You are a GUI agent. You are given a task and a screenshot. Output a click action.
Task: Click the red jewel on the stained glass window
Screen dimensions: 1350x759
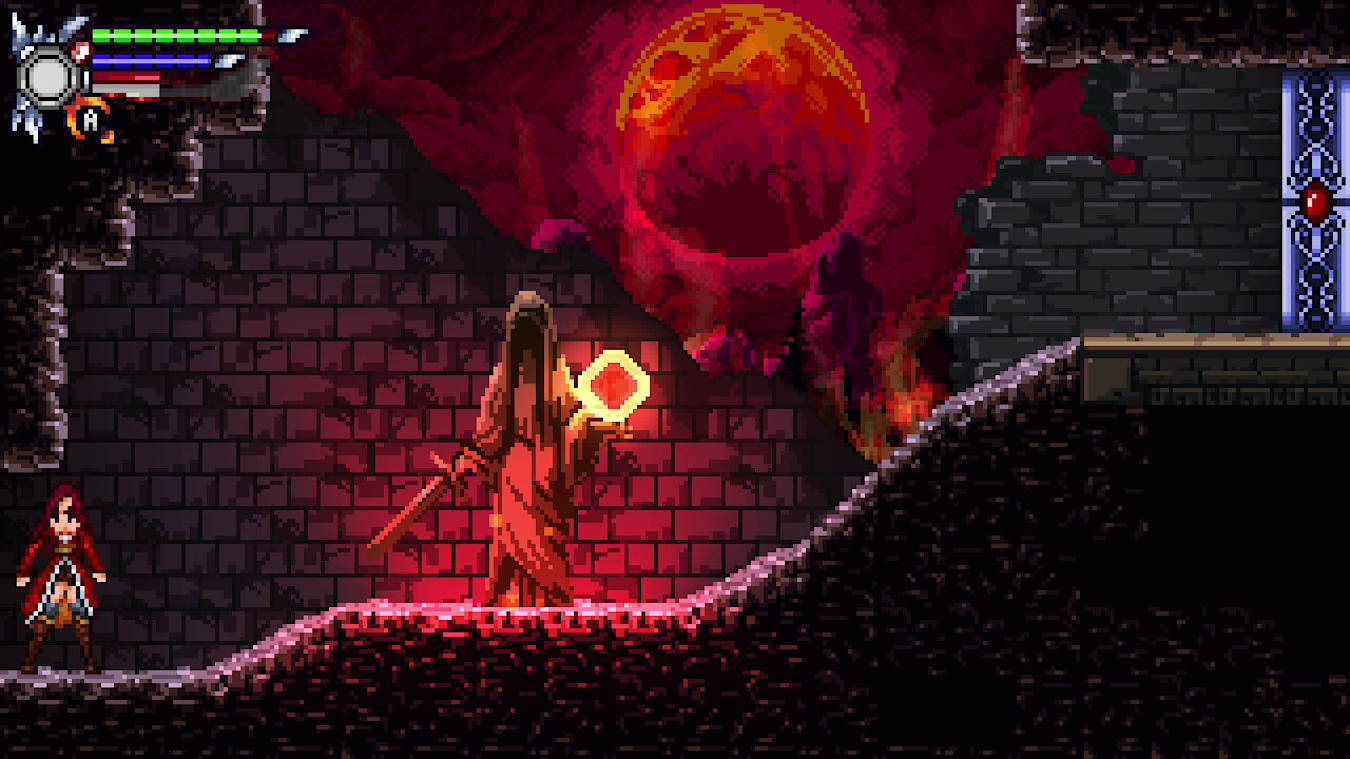[1315, 205]
